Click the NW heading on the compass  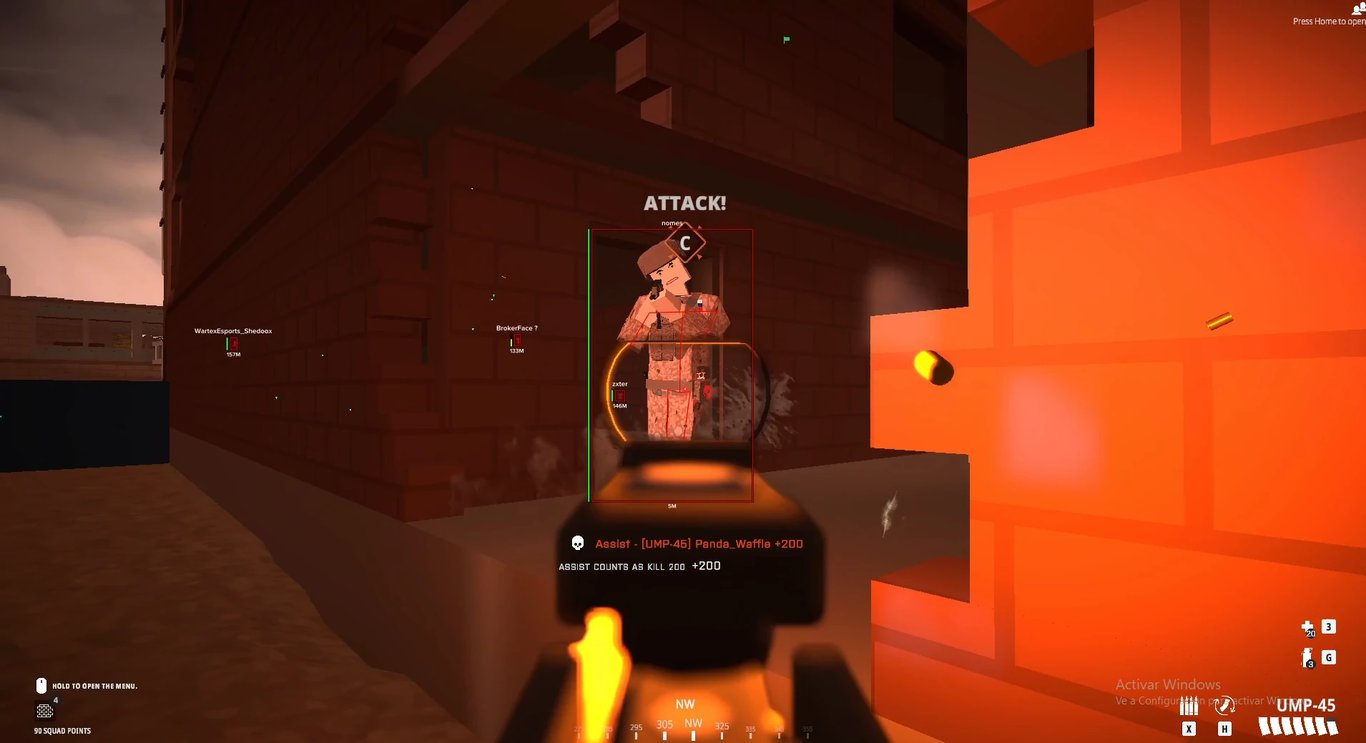tap(685, 704)
